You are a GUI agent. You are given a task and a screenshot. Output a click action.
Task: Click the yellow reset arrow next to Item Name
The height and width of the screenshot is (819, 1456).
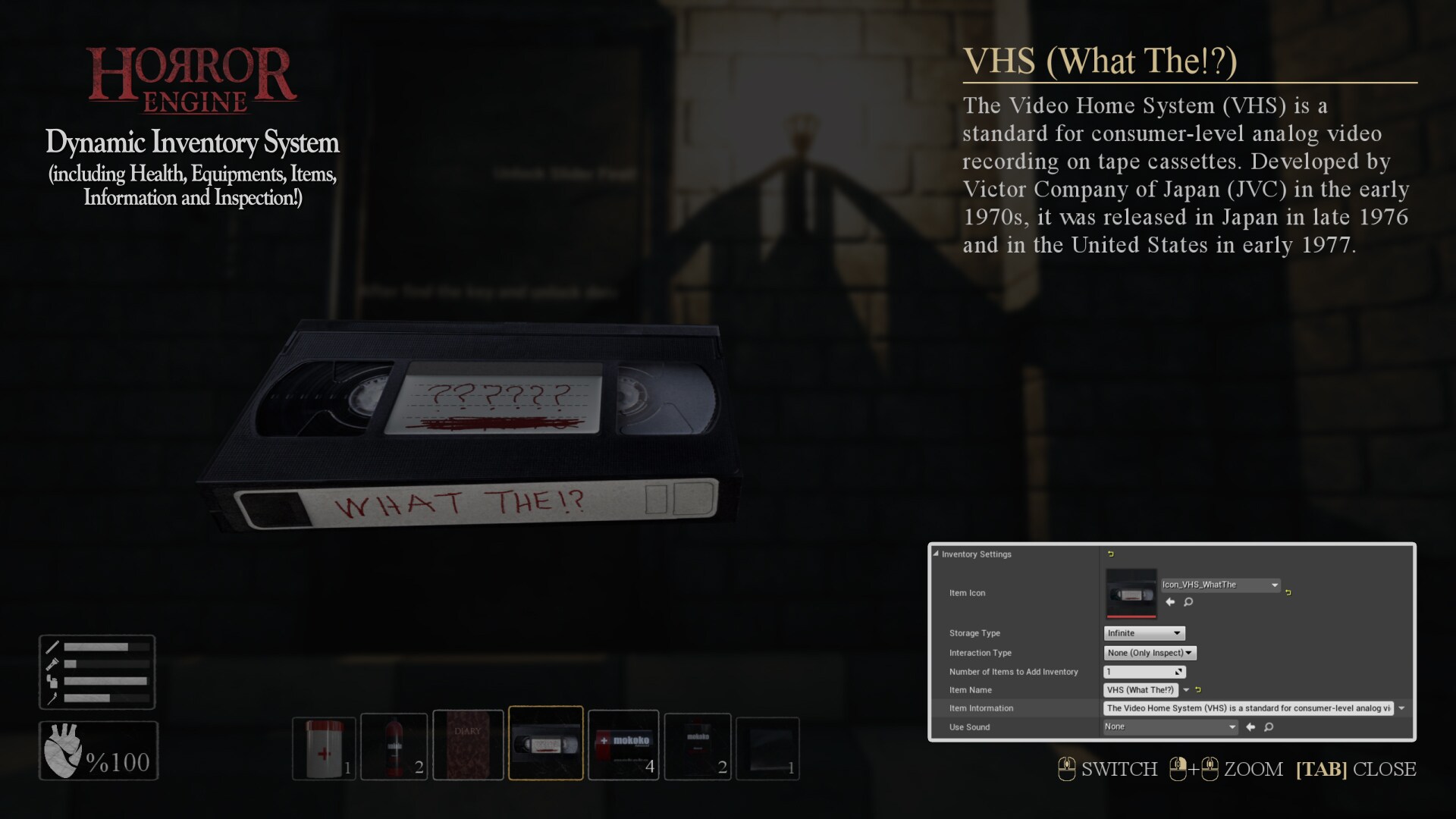point(1198,689)
